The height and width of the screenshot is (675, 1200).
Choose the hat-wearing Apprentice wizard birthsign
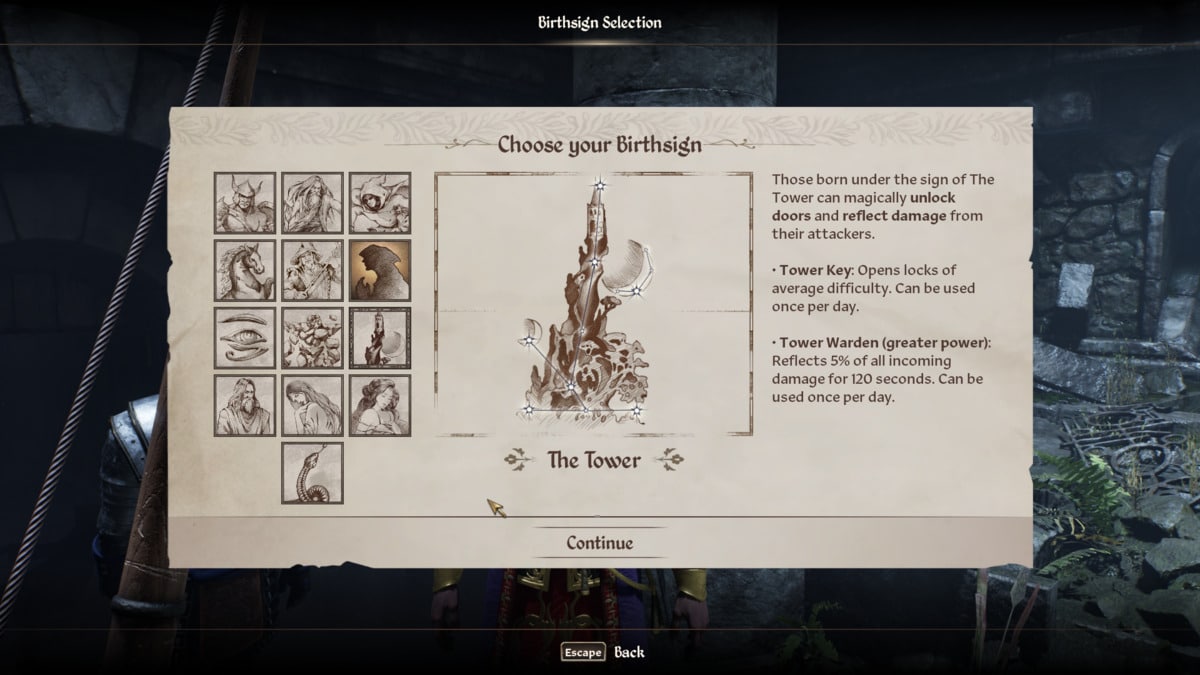(312, 270)
